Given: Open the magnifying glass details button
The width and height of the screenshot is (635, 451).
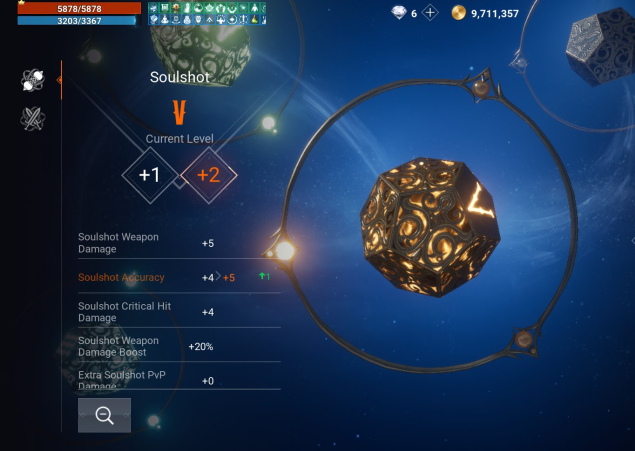Looking at the screenshot, I should tap(104, 415).
